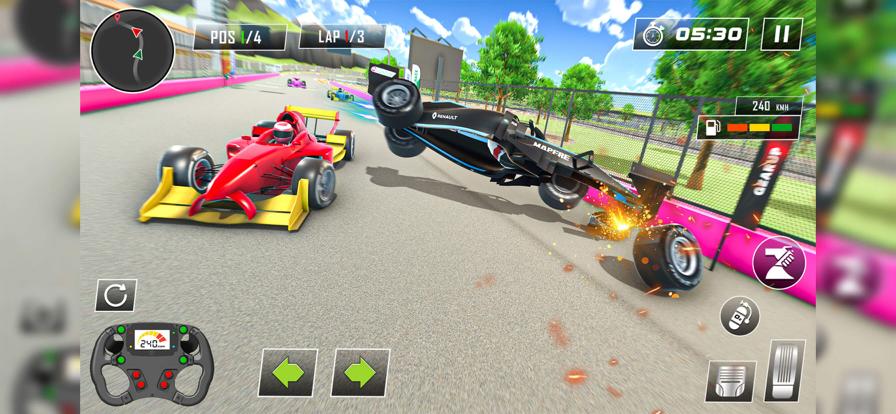Hit the brake pedal
896x414 pixels.
coord(730,380)
